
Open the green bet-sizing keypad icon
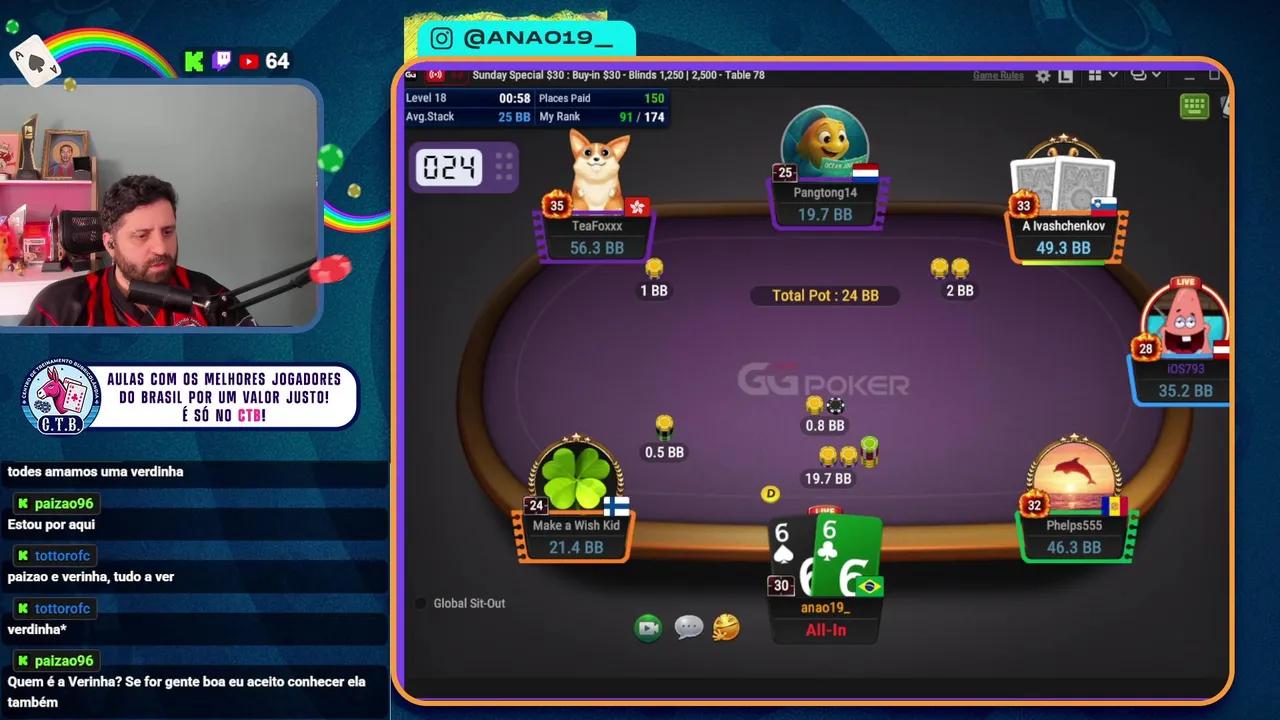coord(1194,107)
